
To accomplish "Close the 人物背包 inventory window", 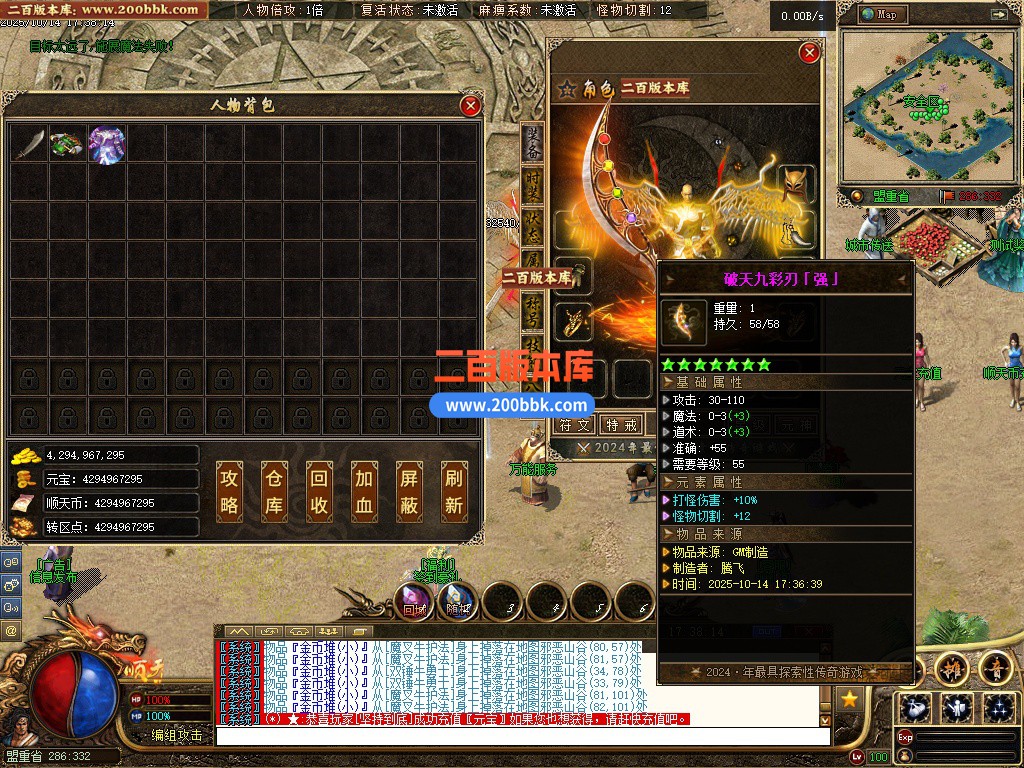I will click(x=470, y=105).
